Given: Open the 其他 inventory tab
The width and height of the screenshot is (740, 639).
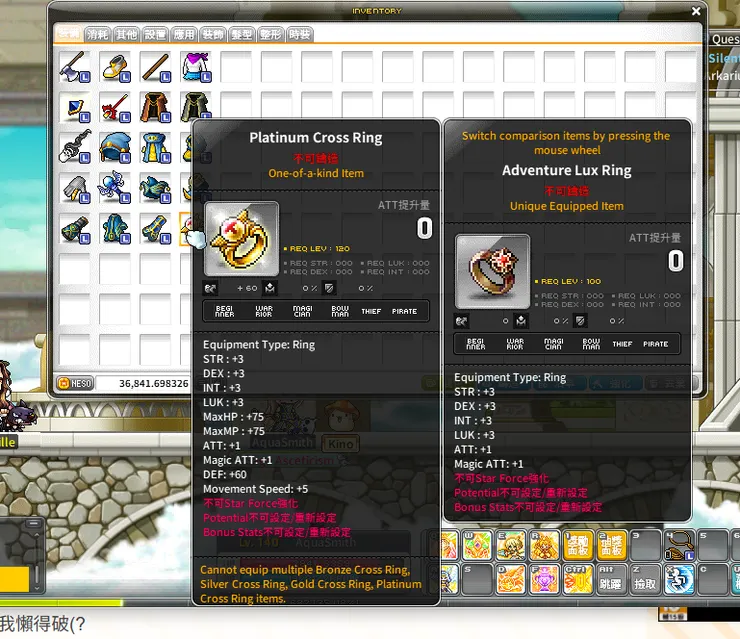Looking at the screenshot, I should (x=126, y=34).
